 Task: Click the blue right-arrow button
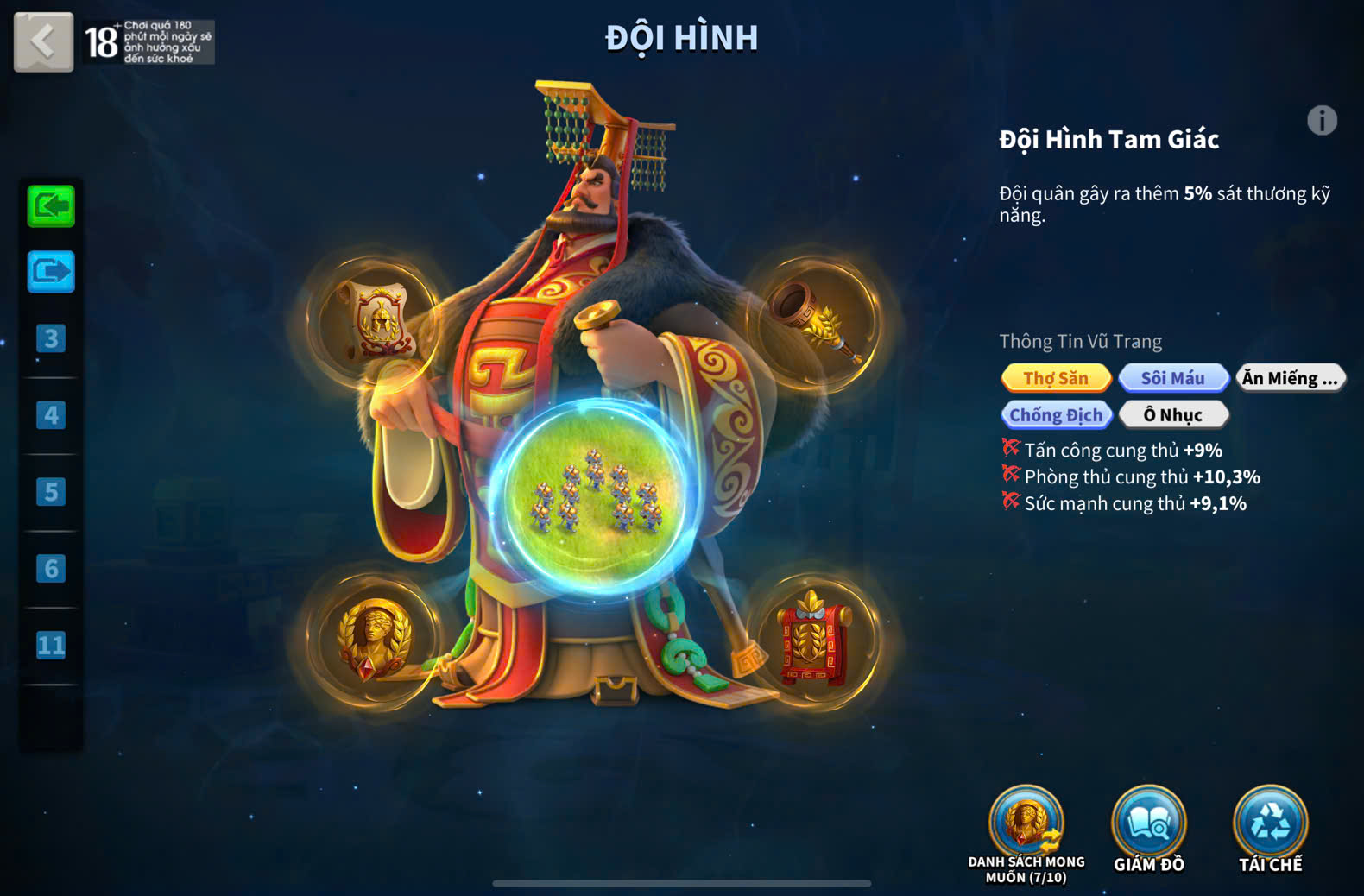pyautogui.click(x=51, y=272)
